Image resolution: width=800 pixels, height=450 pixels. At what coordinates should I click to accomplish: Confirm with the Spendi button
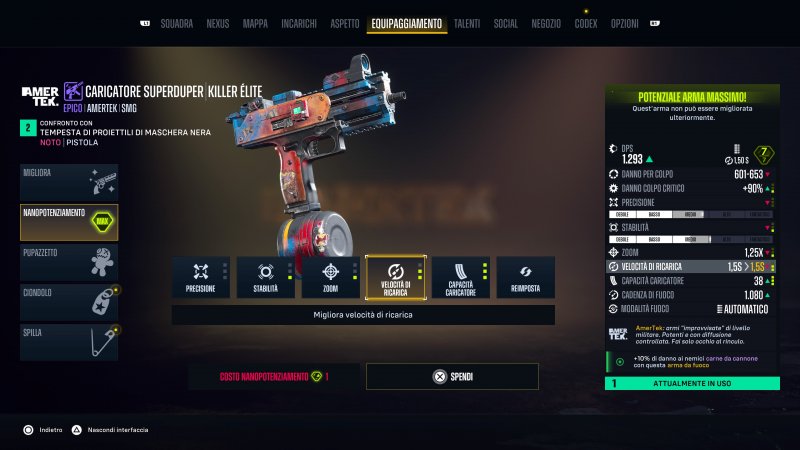coord(452,377)
